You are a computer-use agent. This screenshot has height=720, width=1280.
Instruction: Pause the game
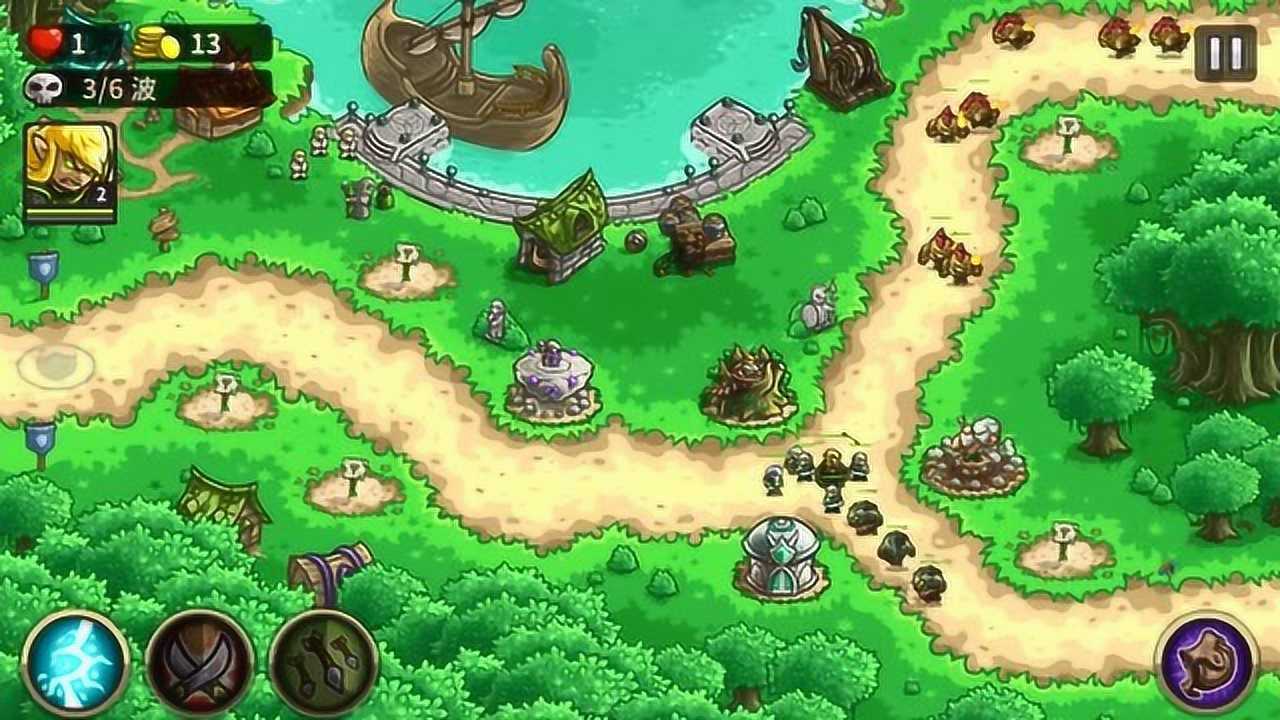tap(1225, 53)
